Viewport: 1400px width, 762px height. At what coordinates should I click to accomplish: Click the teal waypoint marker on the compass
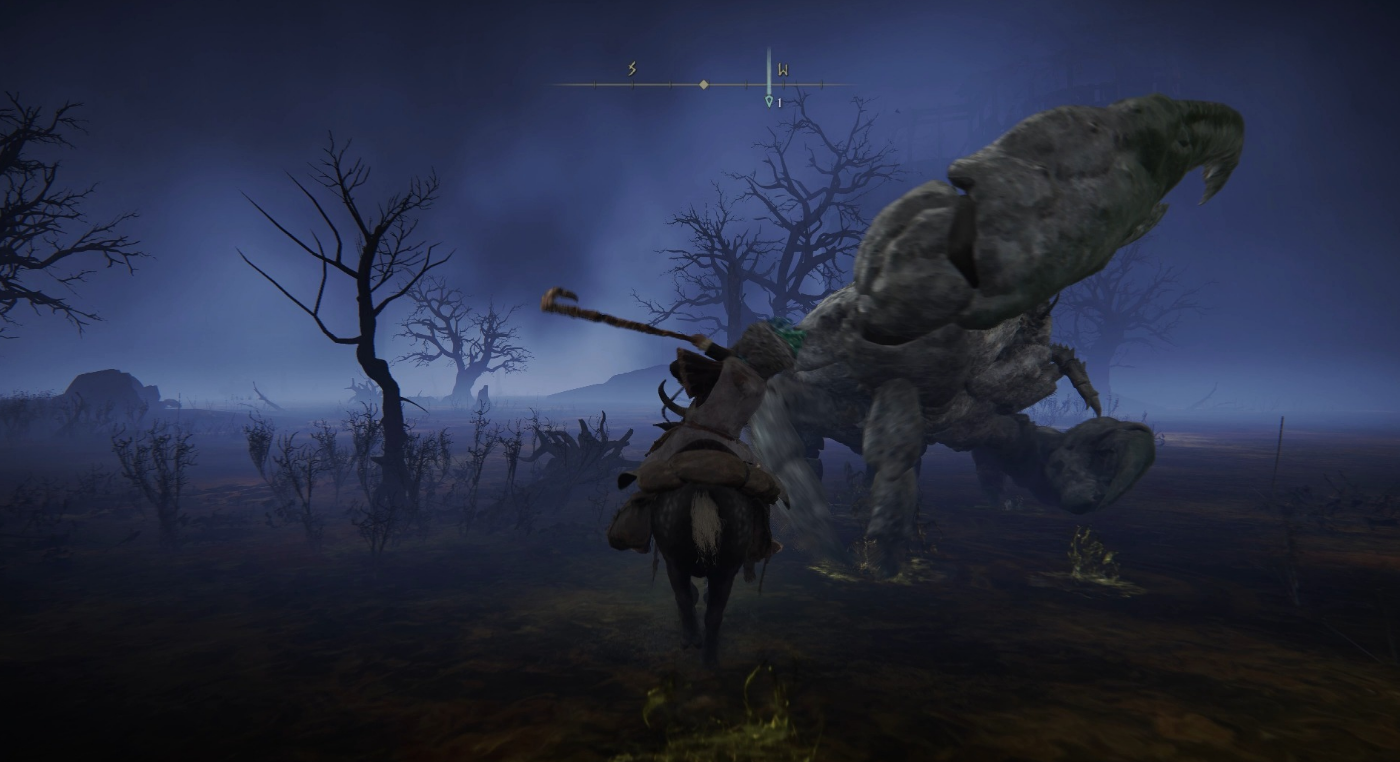pyautogui.click(x=768, y=100)
